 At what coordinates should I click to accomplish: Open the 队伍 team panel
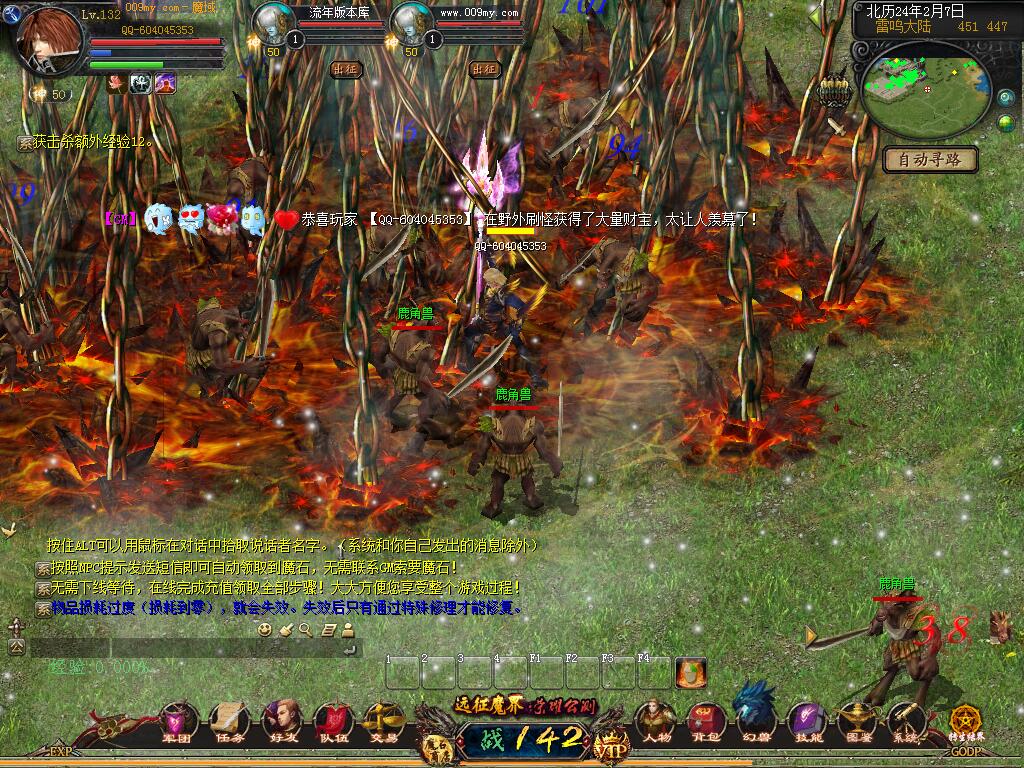point(331,721)
